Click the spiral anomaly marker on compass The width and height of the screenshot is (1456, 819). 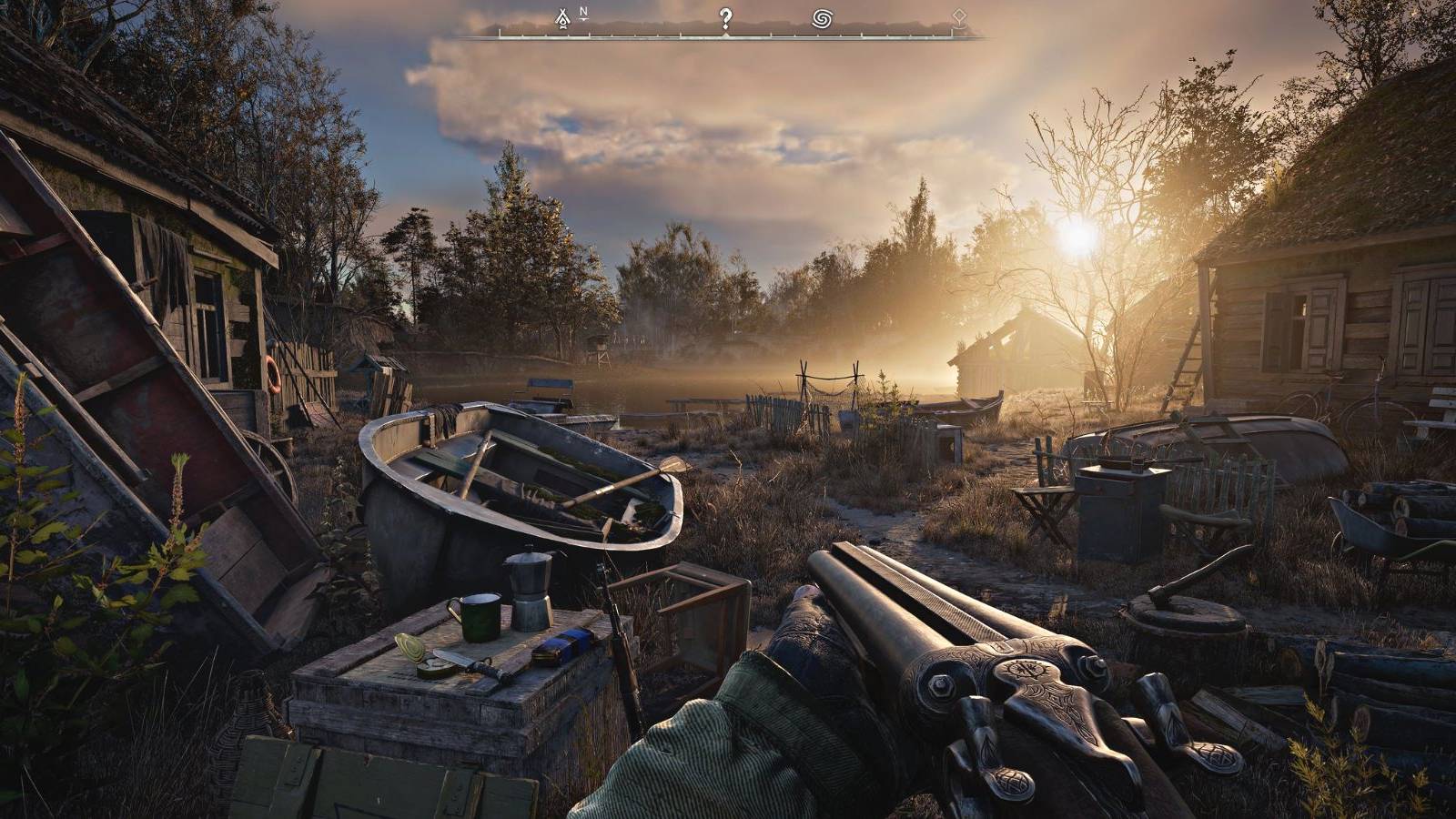(x=823, y=18)
